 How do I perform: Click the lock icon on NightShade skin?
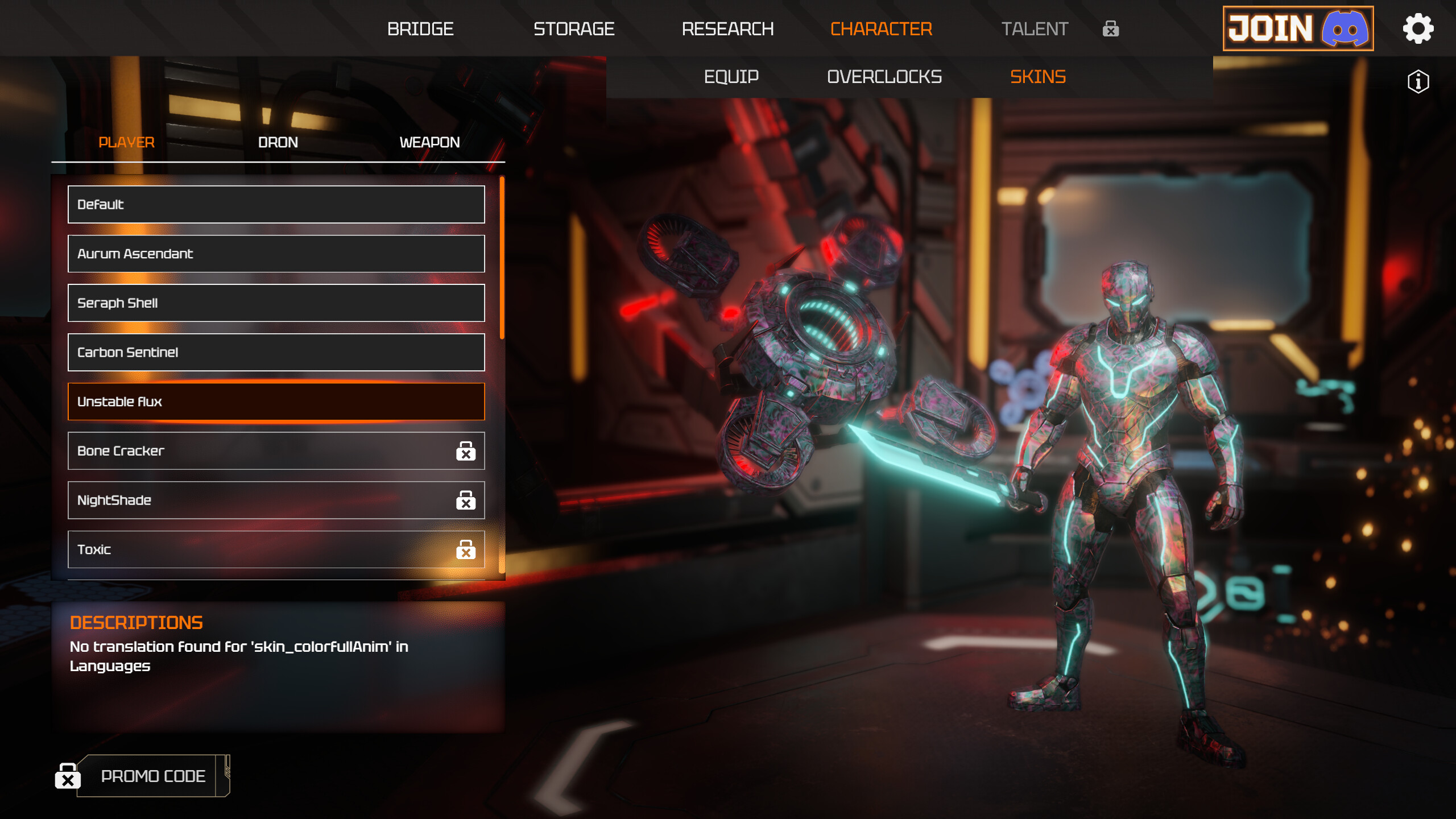(x=466, y=500)
